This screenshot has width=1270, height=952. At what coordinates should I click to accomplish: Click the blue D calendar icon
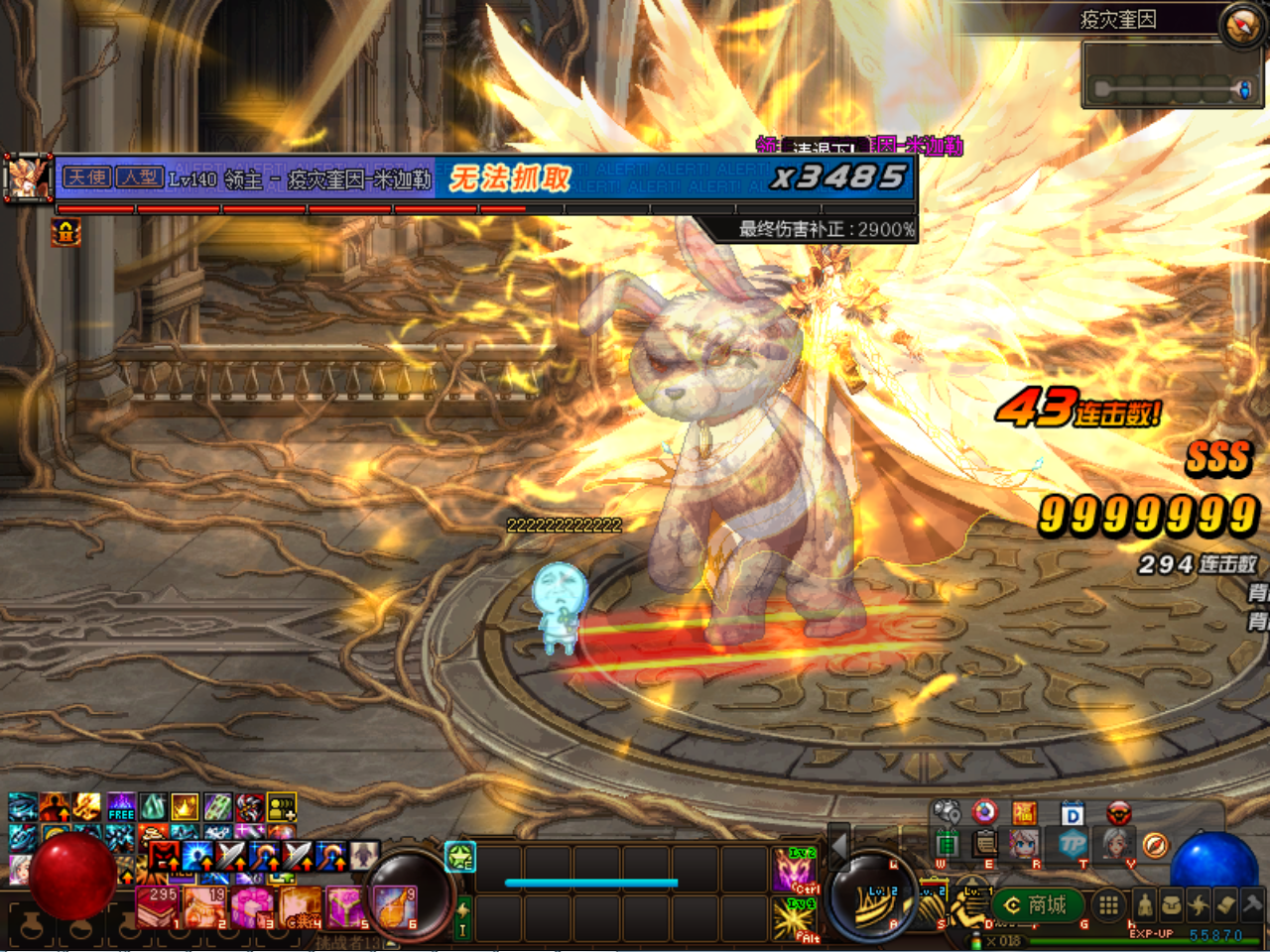[x=1072, y=814]
